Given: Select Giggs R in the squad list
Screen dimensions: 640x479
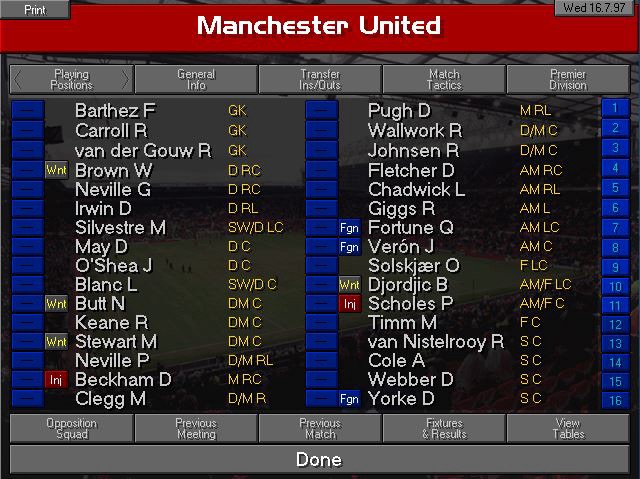Looking at the screenshot, I should [x=401, y=208].
